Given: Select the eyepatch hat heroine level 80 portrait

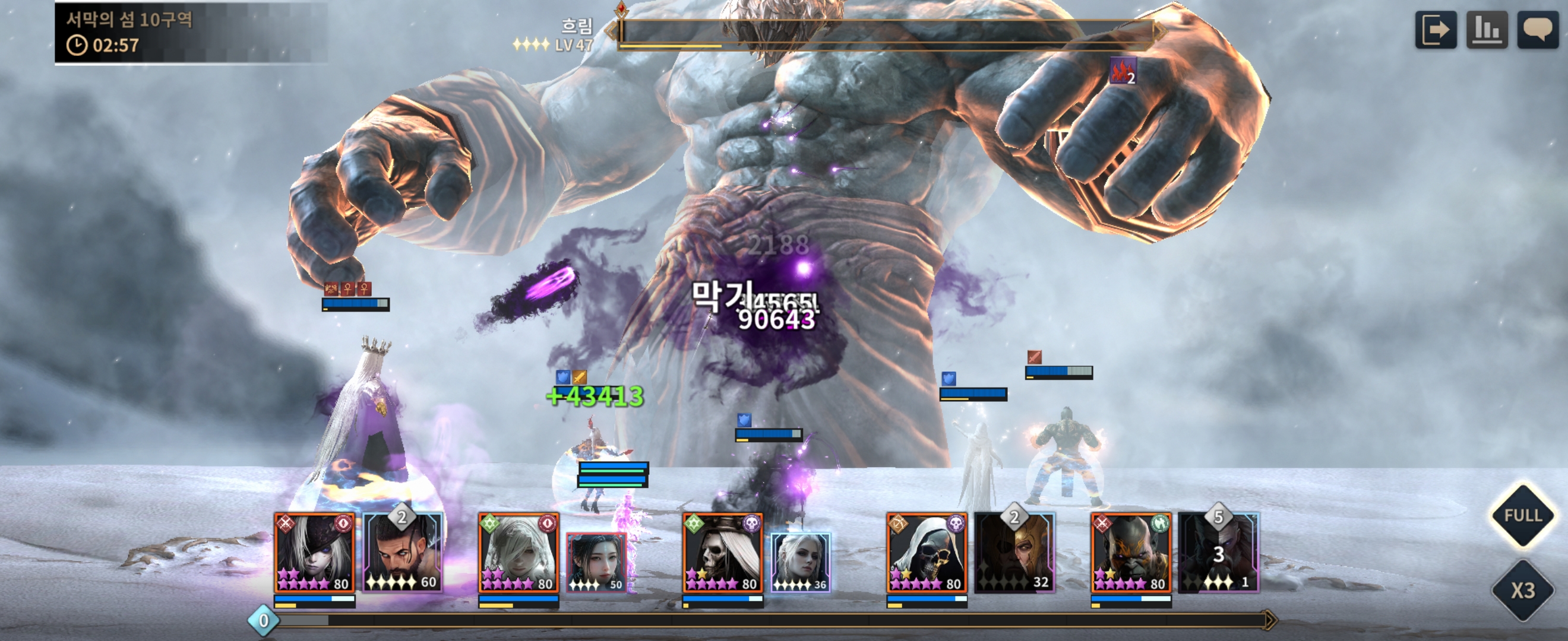Looking at the screenshot, I should (x=314, y=553).
